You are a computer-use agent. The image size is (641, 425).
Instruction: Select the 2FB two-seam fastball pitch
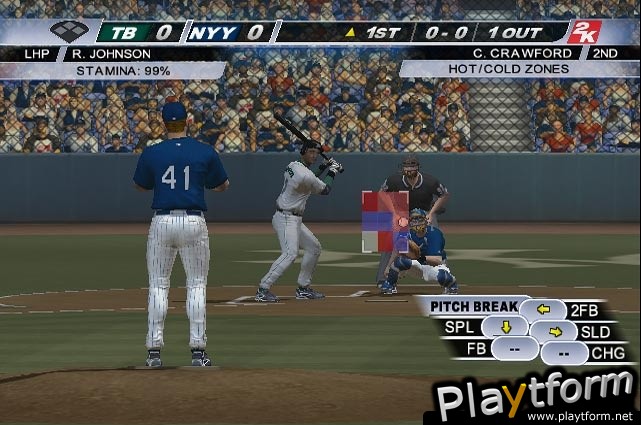(x=543, y=308)
